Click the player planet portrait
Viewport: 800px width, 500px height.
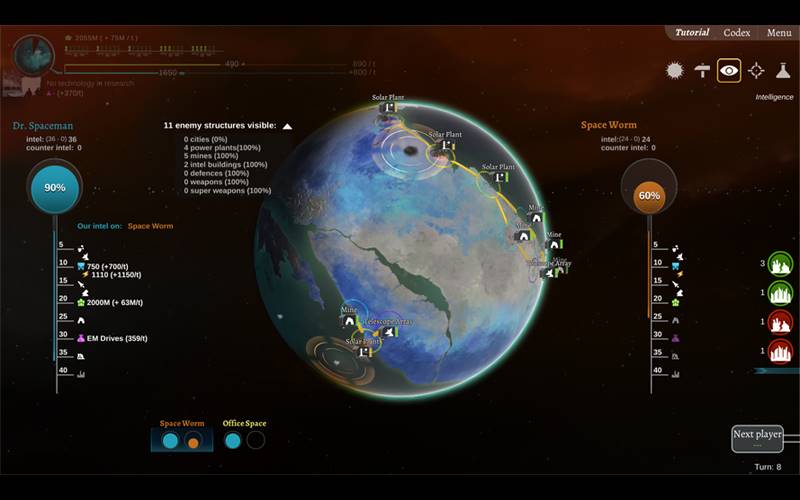tap(34, 58)
